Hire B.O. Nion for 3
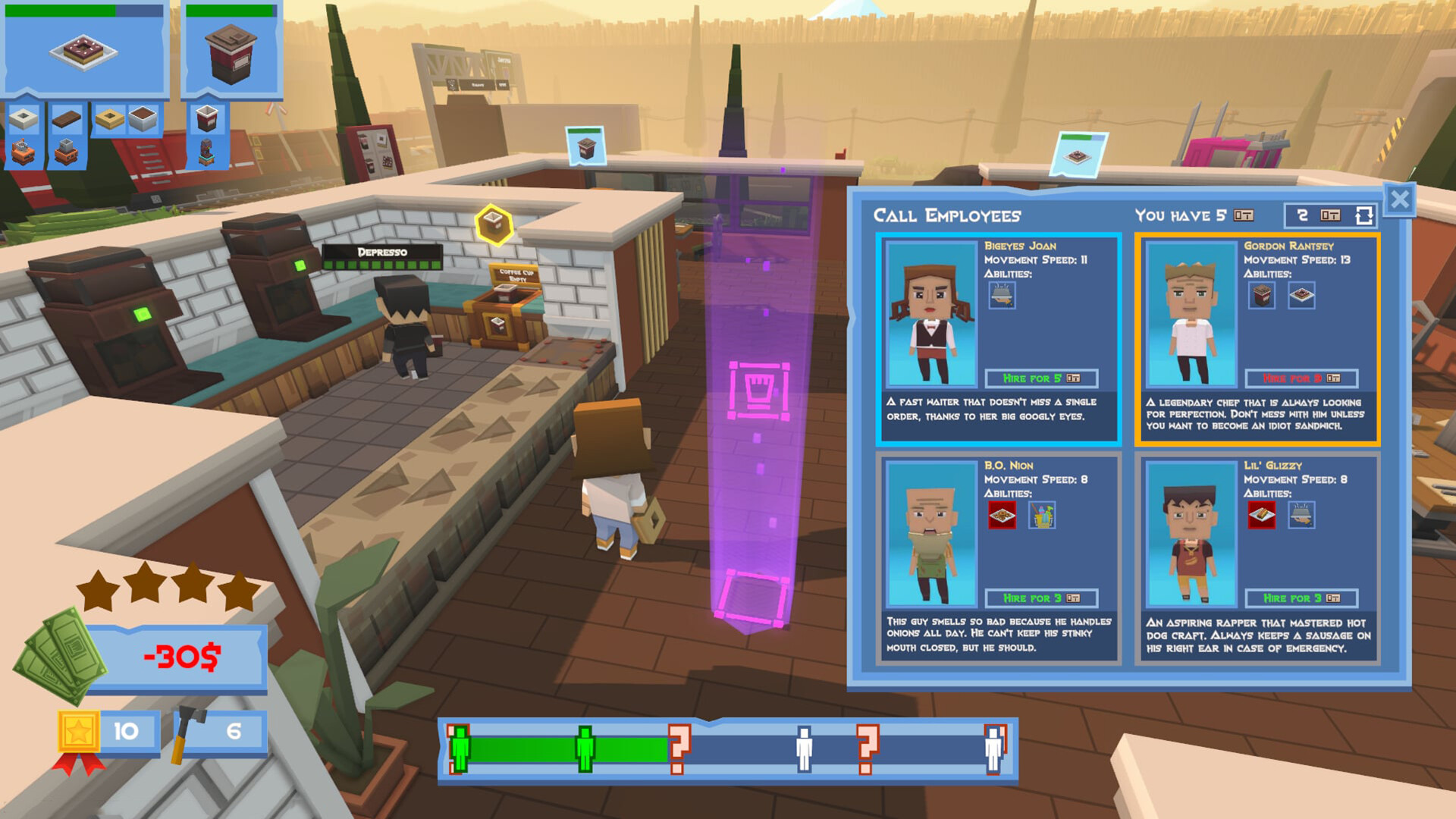Image resolution: width=1456 pixels, height=819 pixels. [1043, 598]
